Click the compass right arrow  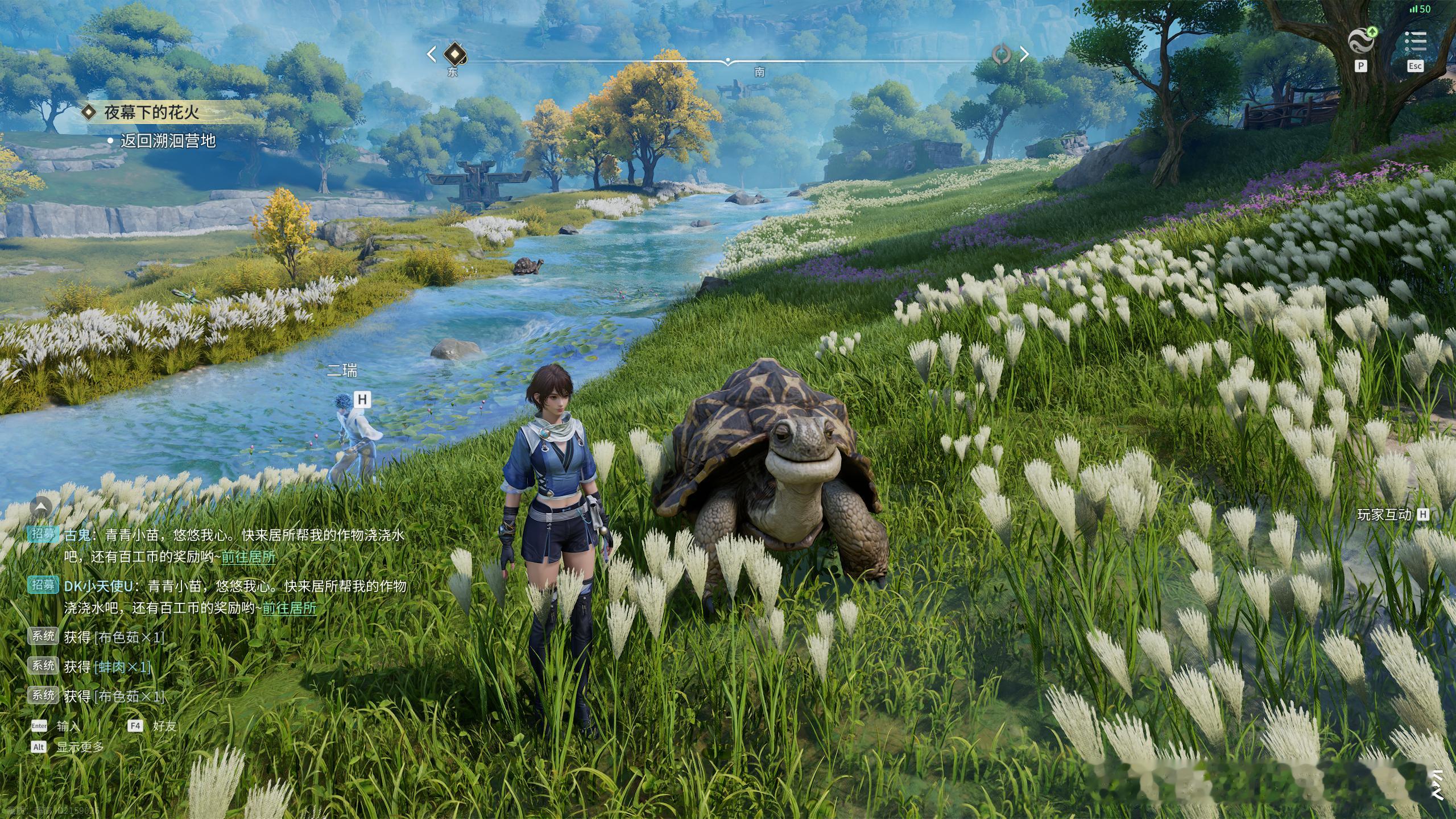(1024, 54)
